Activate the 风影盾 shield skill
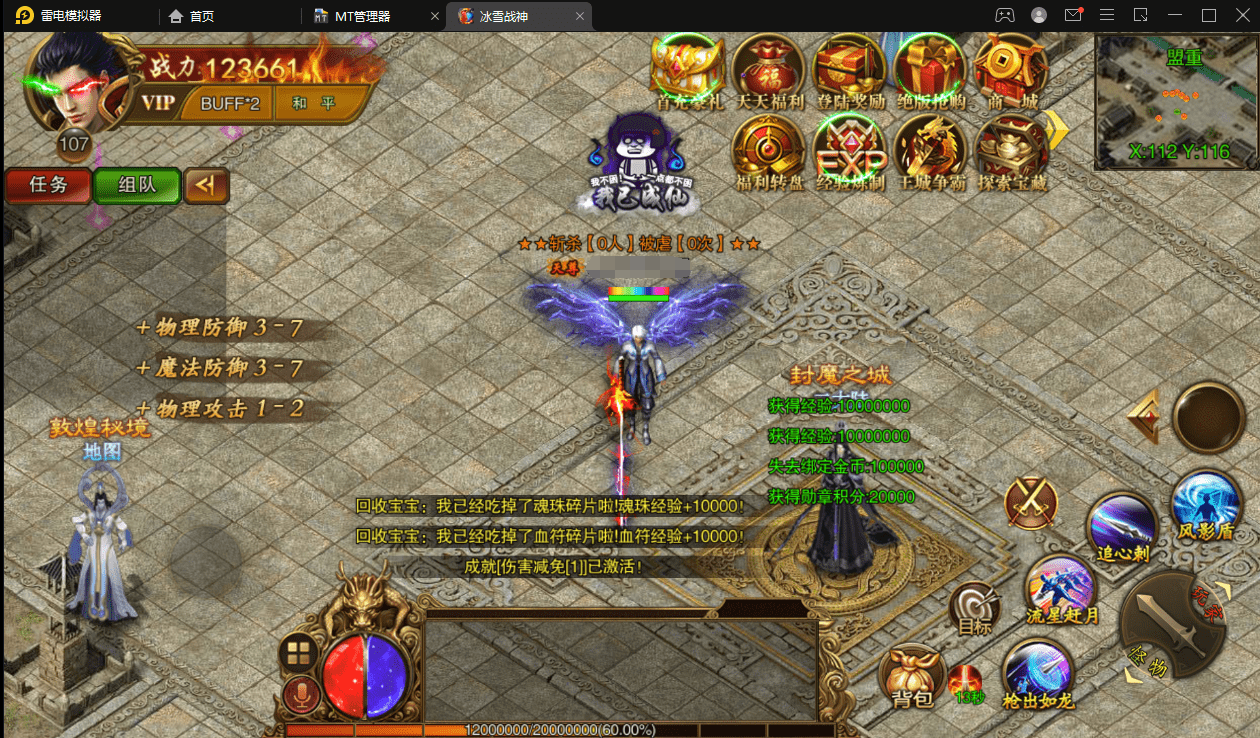The height and width of the screenshot is (738, 1260). coord(1205,505)
